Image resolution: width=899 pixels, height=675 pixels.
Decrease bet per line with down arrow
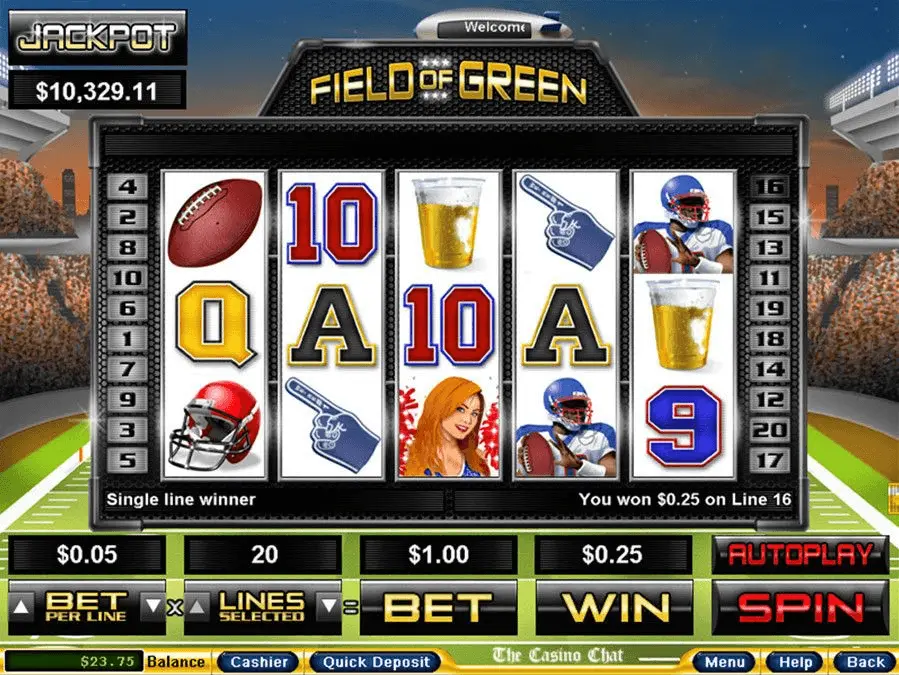pyautogui.click(x=153, y=606)
